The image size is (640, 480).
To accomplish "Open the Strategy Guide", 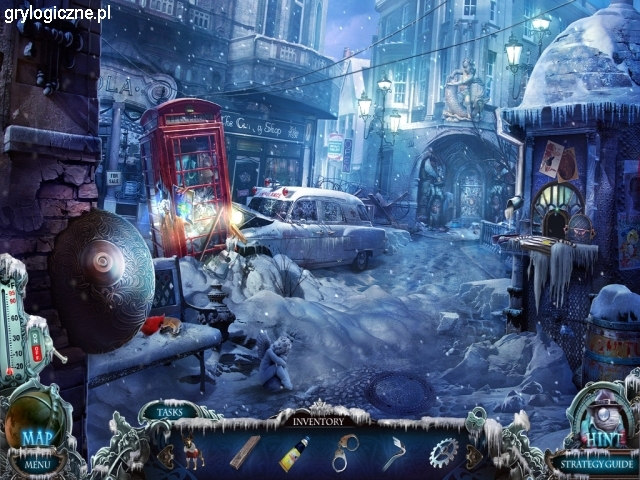I will tap(595, 464).
